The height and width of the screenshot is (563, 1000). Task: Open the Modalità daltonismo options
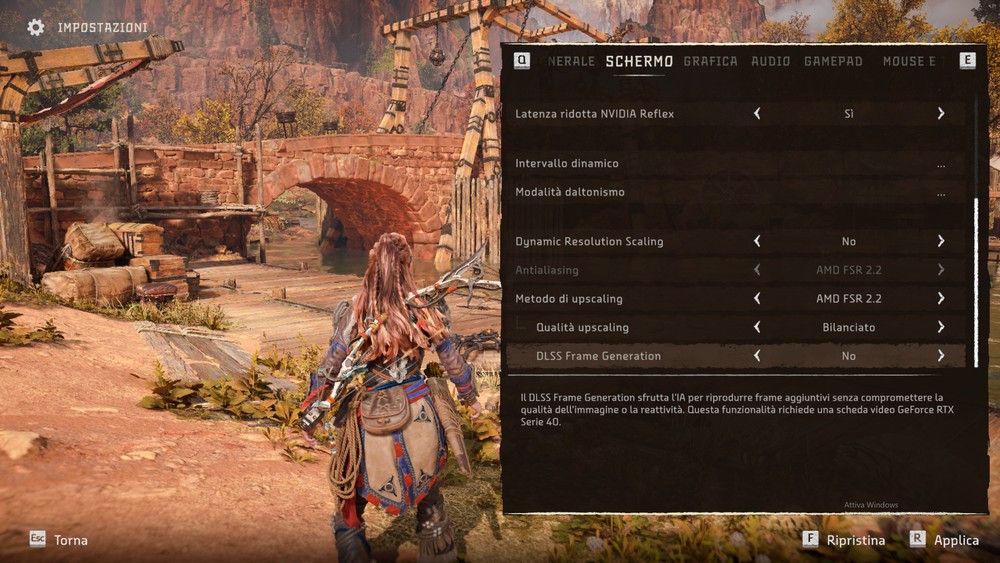[941, 193]
